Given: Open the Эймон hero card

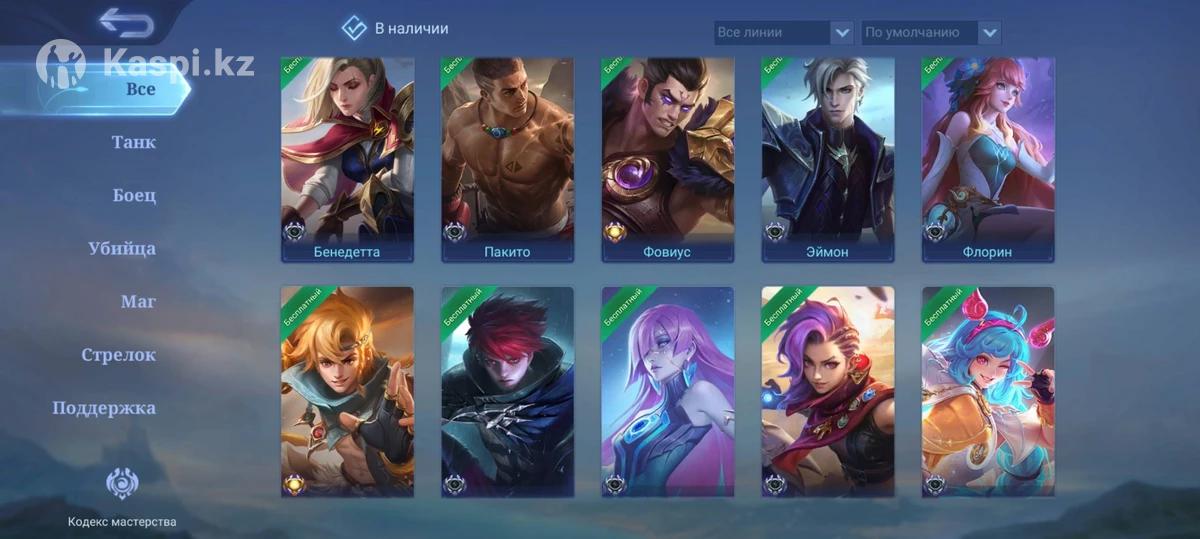Looking at the screenshot, I should point(827,159).
